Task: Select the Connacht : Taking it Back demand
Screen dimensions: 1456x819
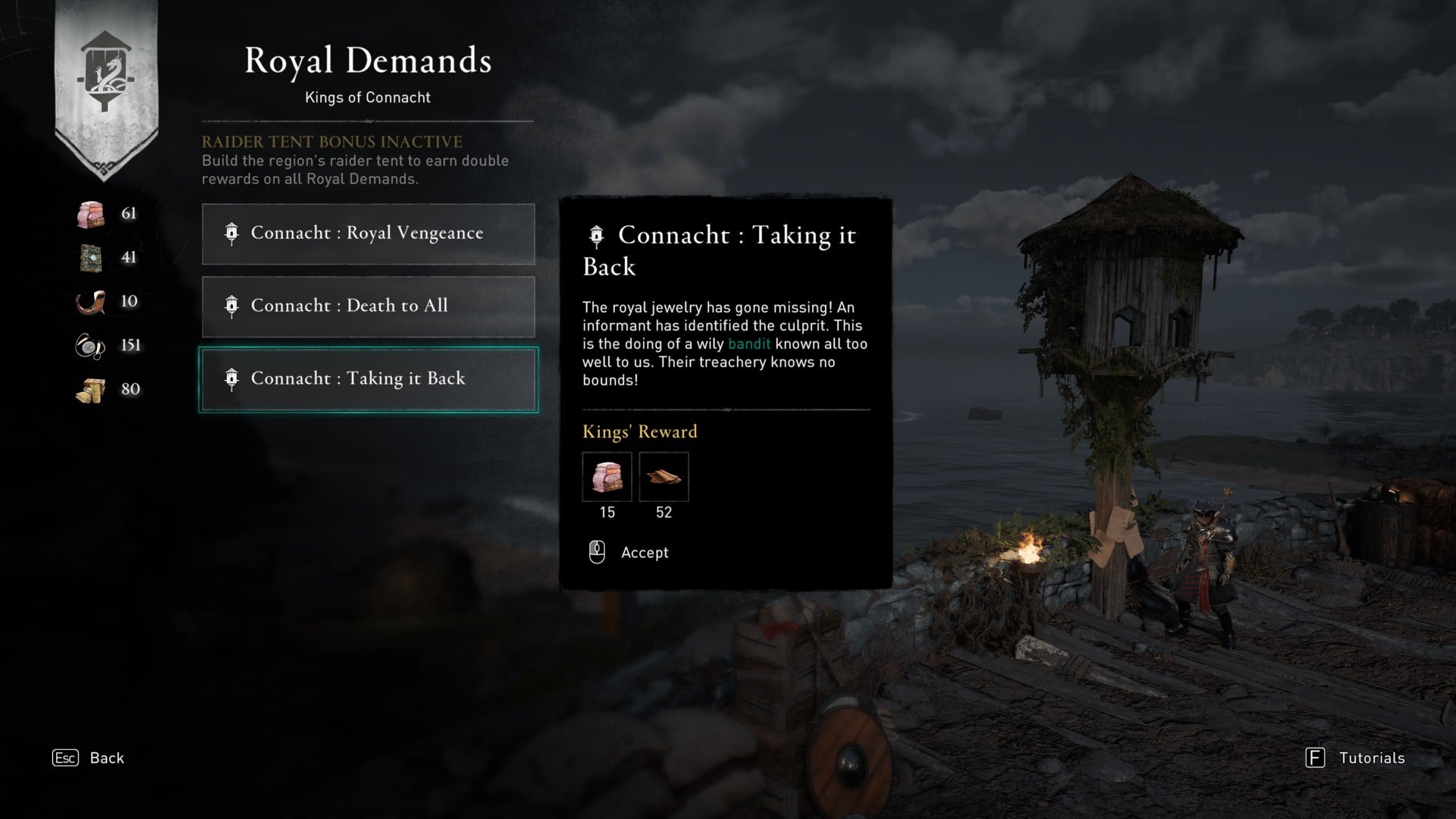Action: point(368,379)
